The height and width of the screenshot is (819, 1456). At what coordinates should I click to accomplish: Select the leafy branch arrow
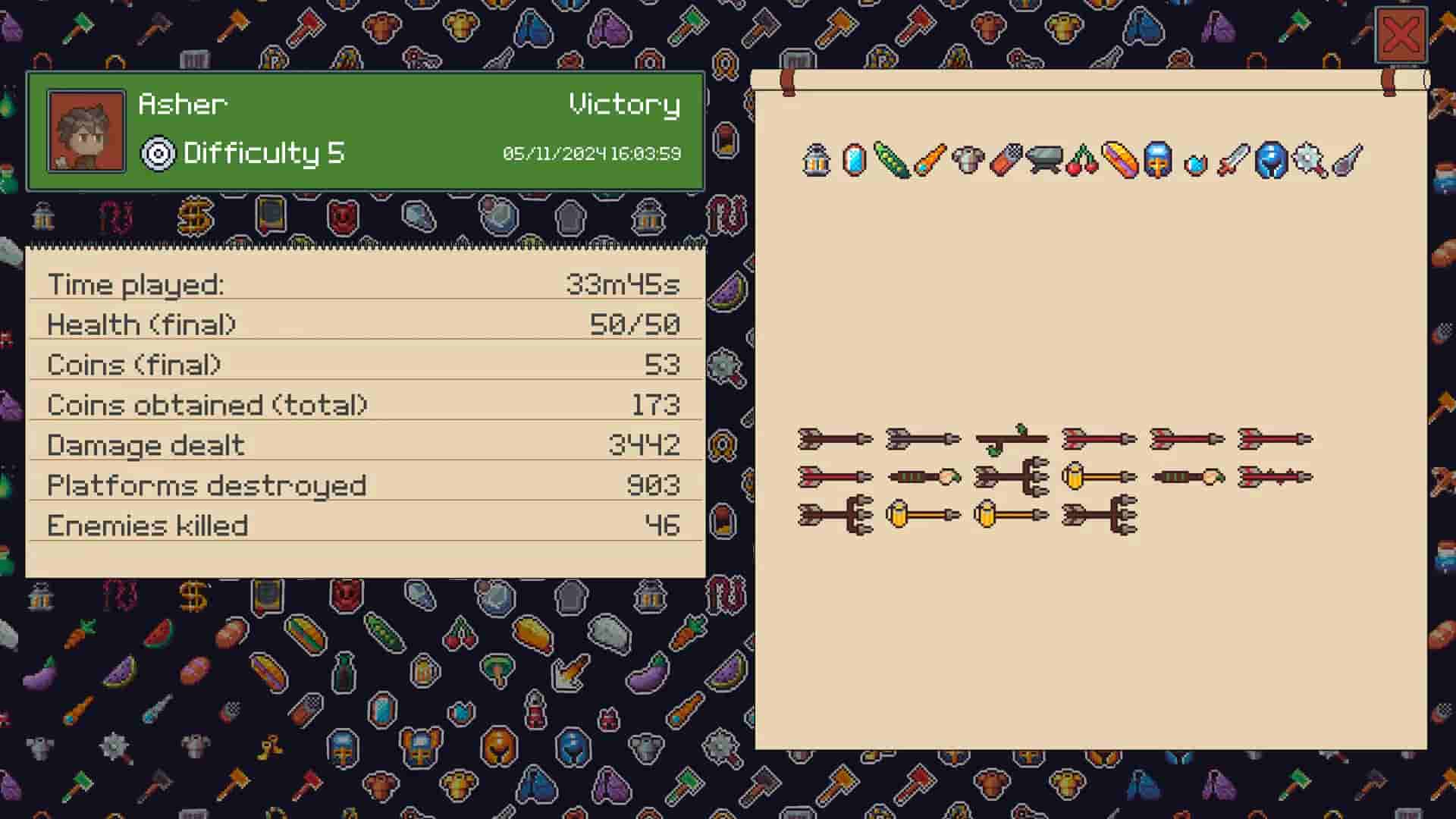coord(1009,438)
